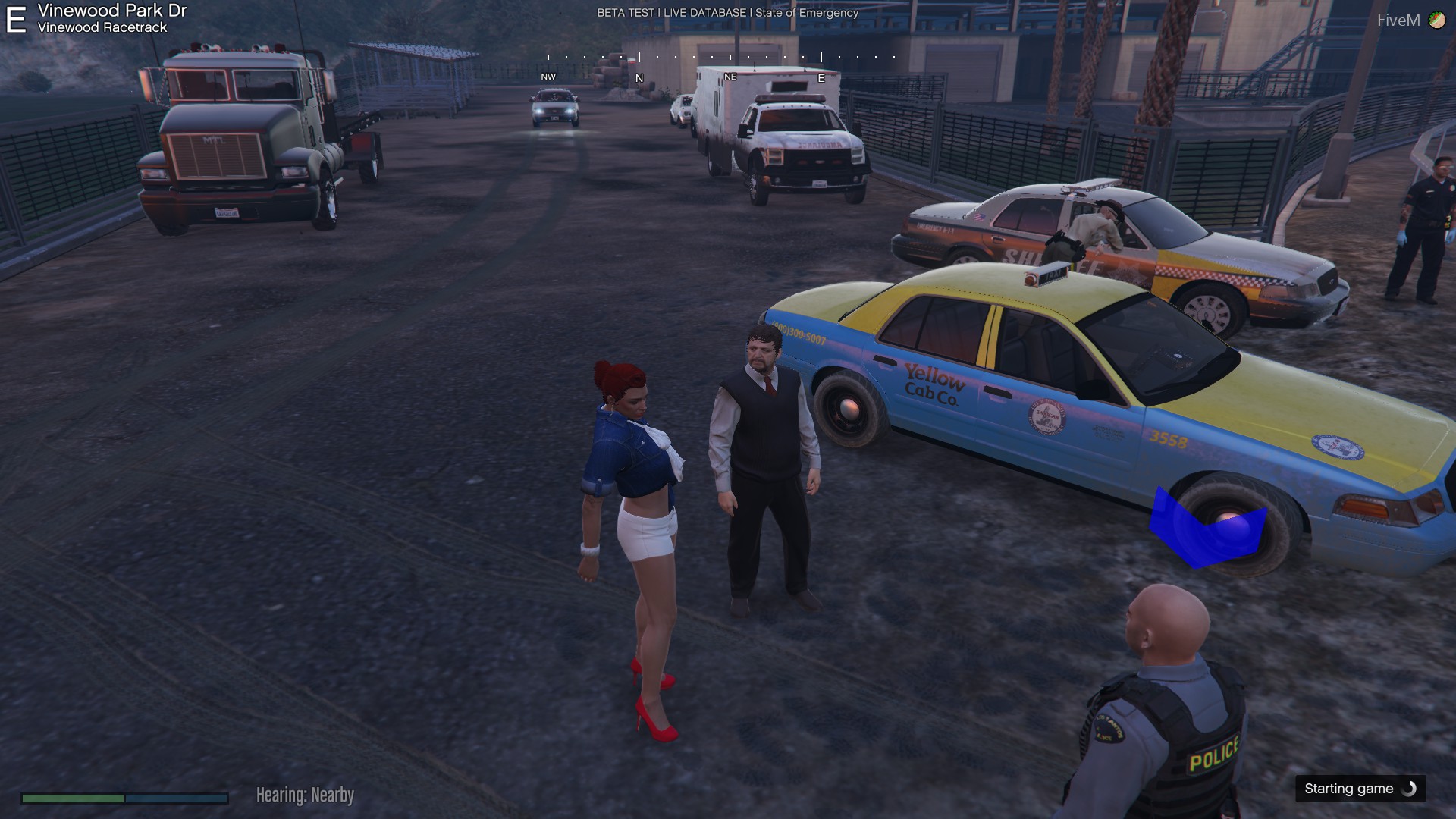Image resolution: width=1456 pixels, height=819 pixels.
Task: Click the FiveM logo watermark
Action: 1410,20
